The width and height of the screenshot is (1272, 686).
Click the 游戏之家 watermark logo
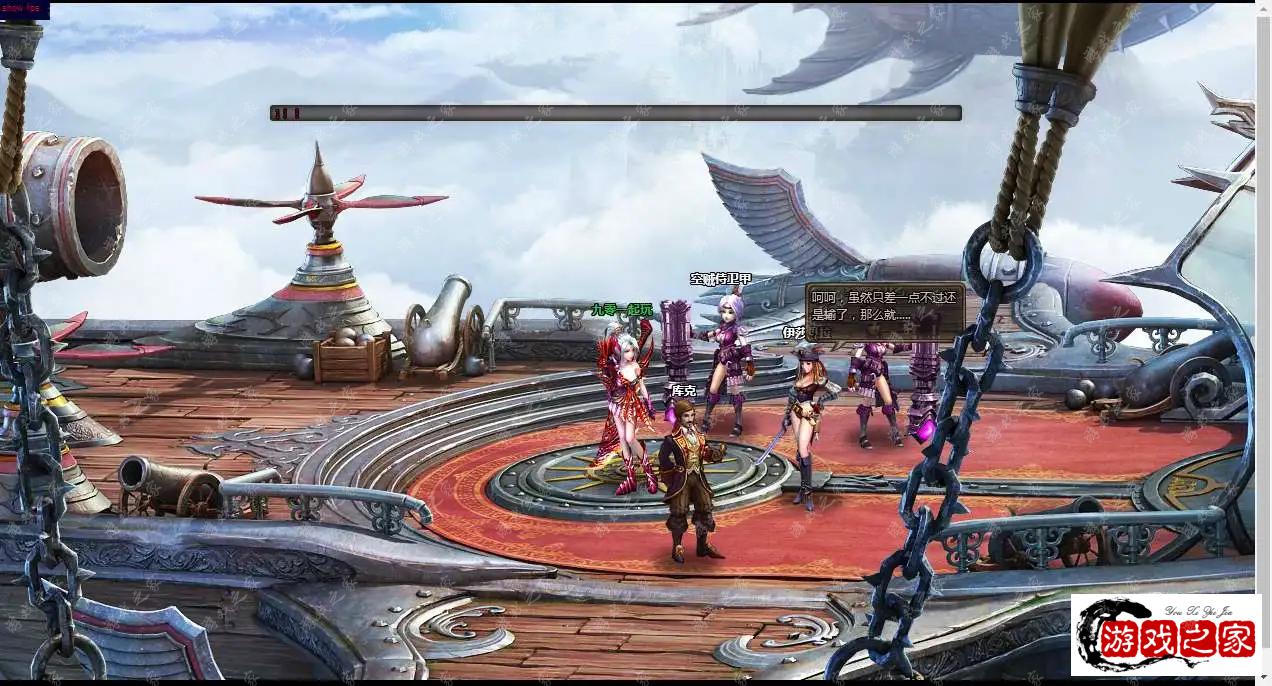[1165, 635]
